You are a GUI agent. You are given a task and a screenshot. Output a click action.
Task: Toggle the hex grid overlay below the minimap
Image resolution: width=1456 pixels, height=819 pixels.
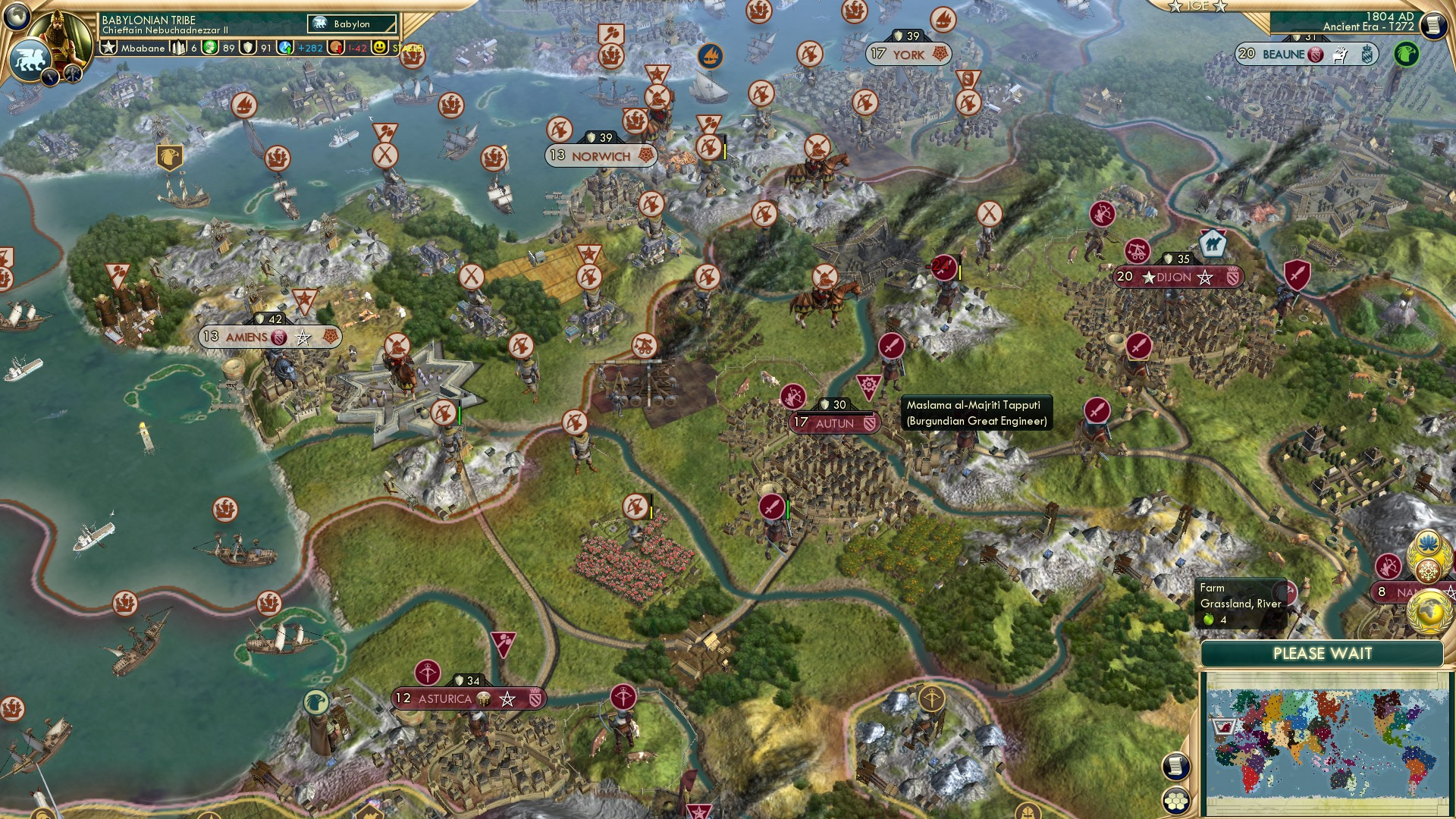pos(1175,802)
